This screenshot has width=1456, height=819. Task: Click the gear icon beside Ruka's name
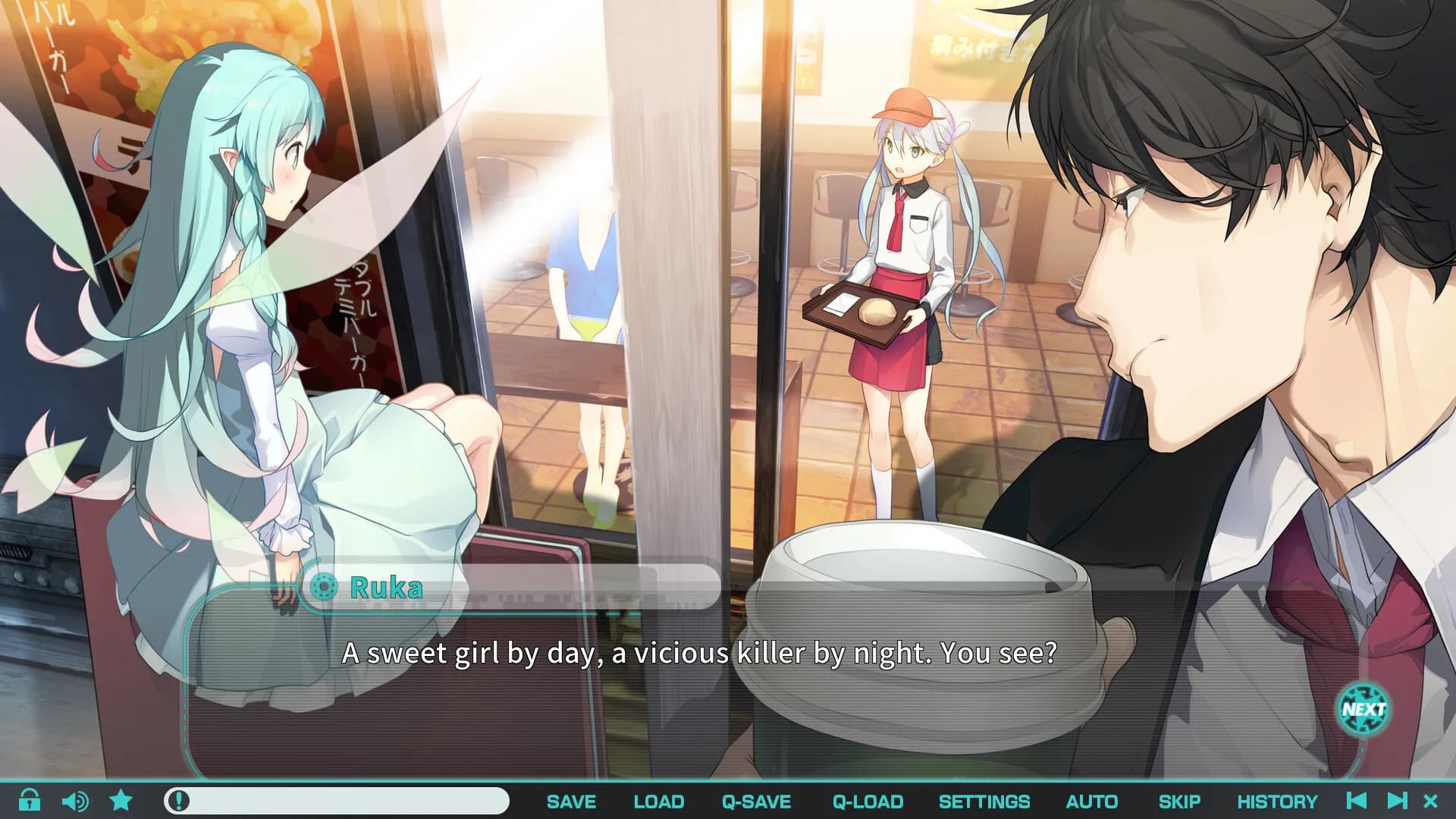pos(324,587)
